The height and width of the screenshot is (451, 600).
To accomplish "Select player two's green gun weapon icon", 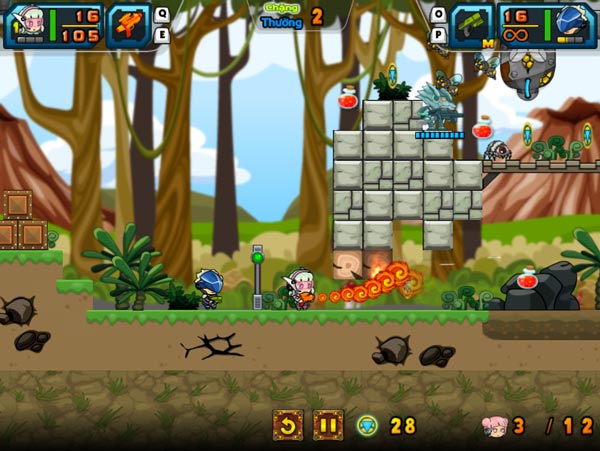I will point(472,24).
